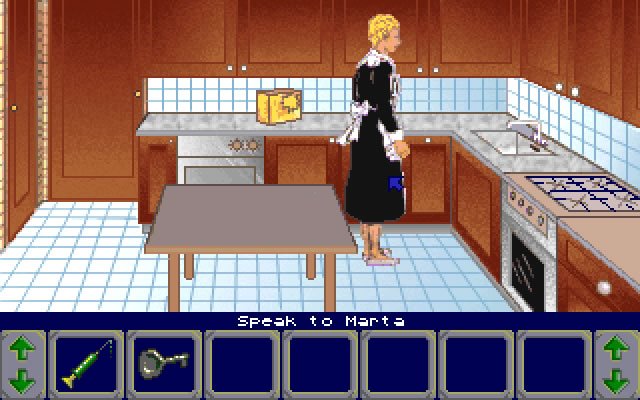Click the down arrow beside the syringe slot
640x400 pixels.
click(23, 379)
